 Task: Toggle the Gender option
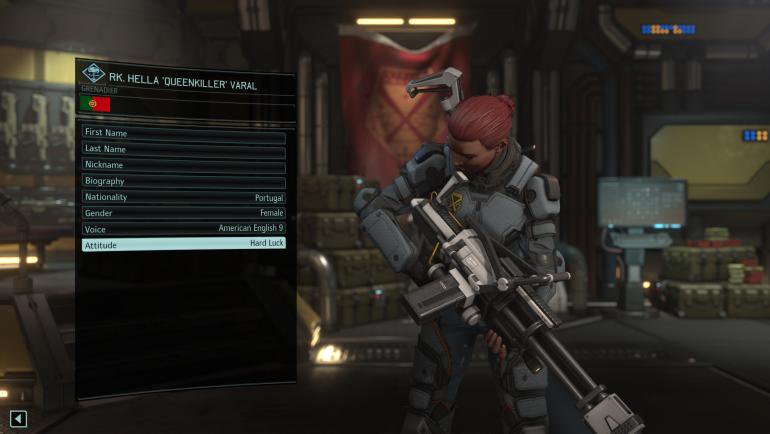[183, 213]
